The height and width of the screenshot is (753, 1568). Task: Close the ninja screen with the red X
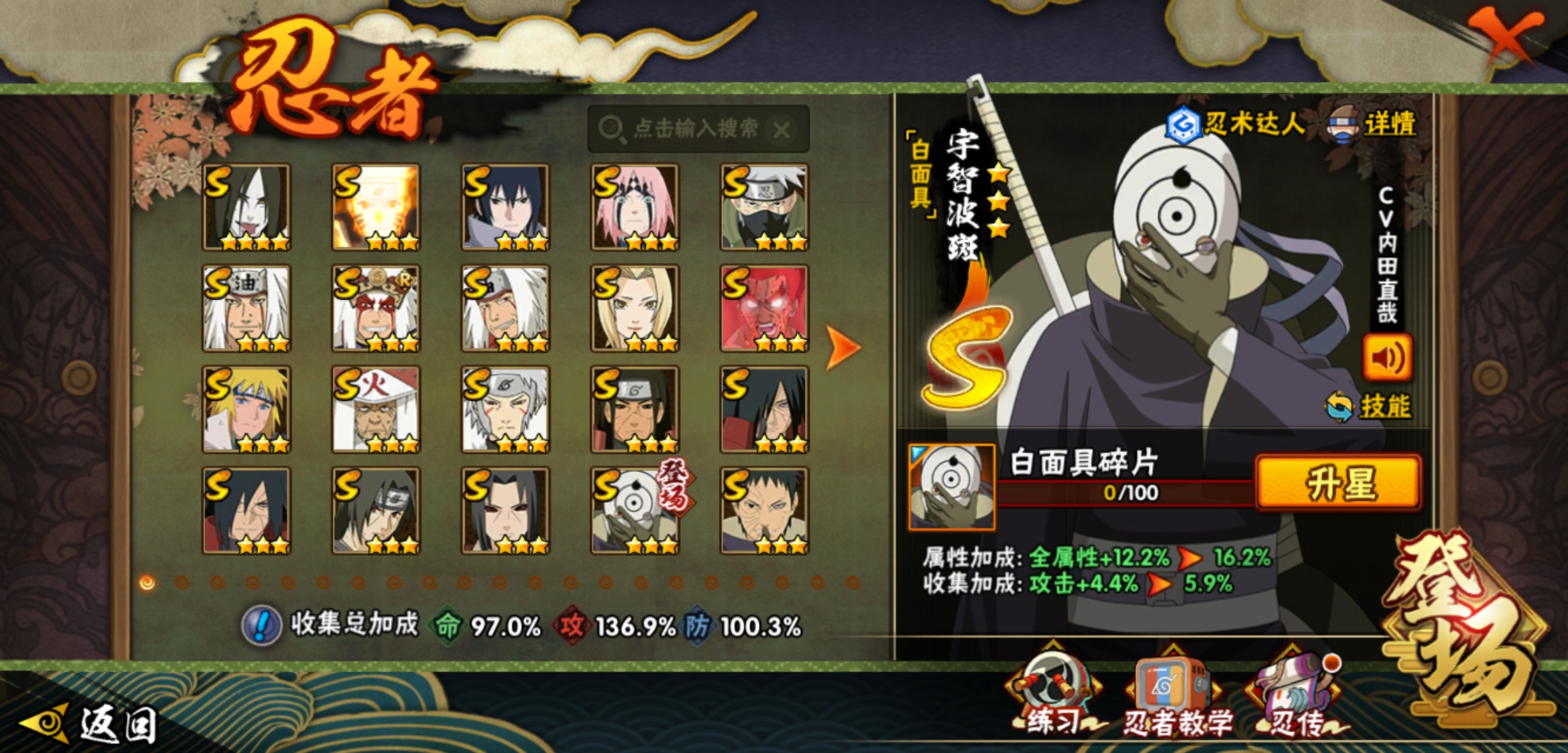point(1505,35)
